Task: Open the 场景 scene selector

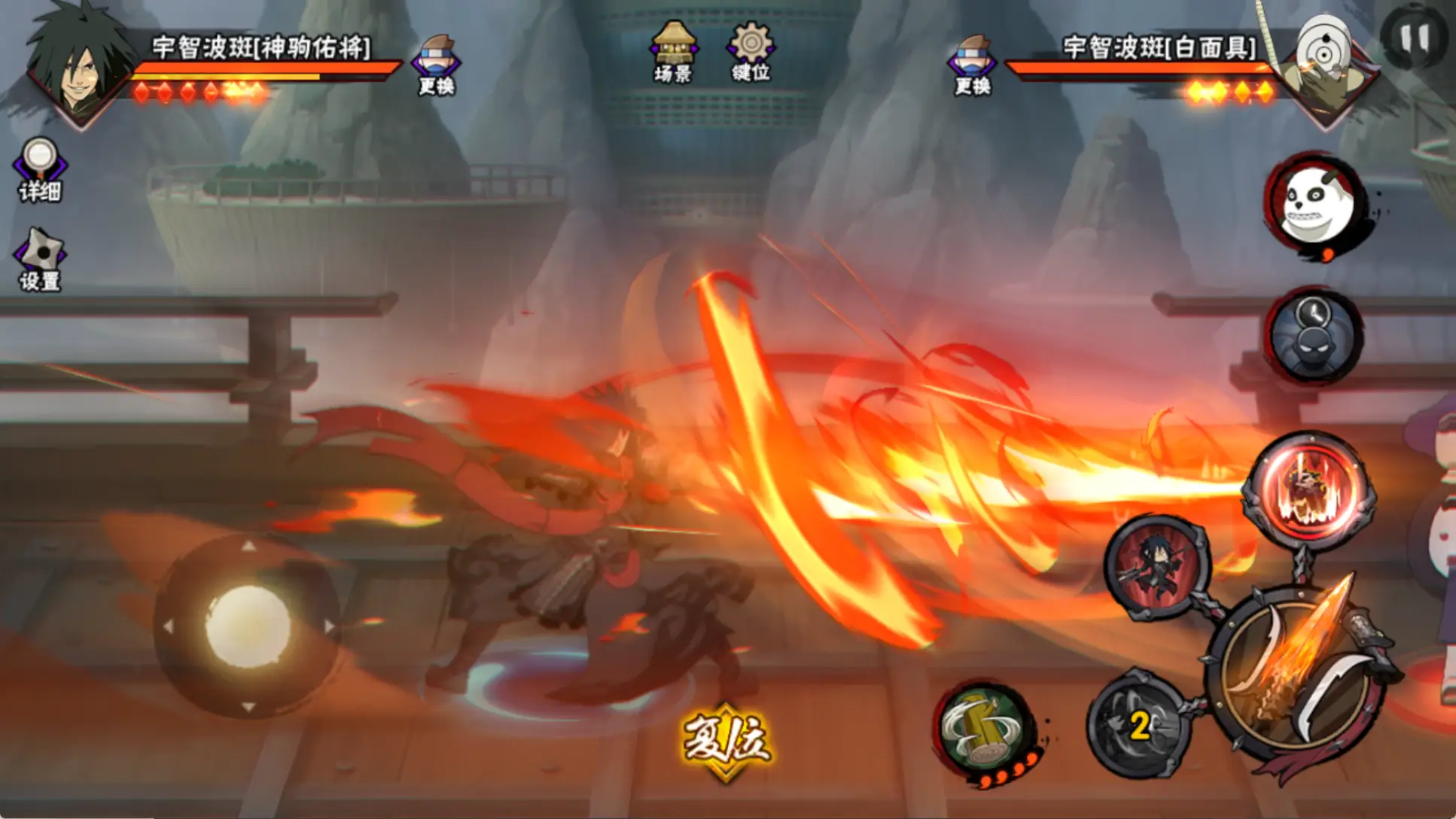Action: pyautogui.click(x=673, y=51)
